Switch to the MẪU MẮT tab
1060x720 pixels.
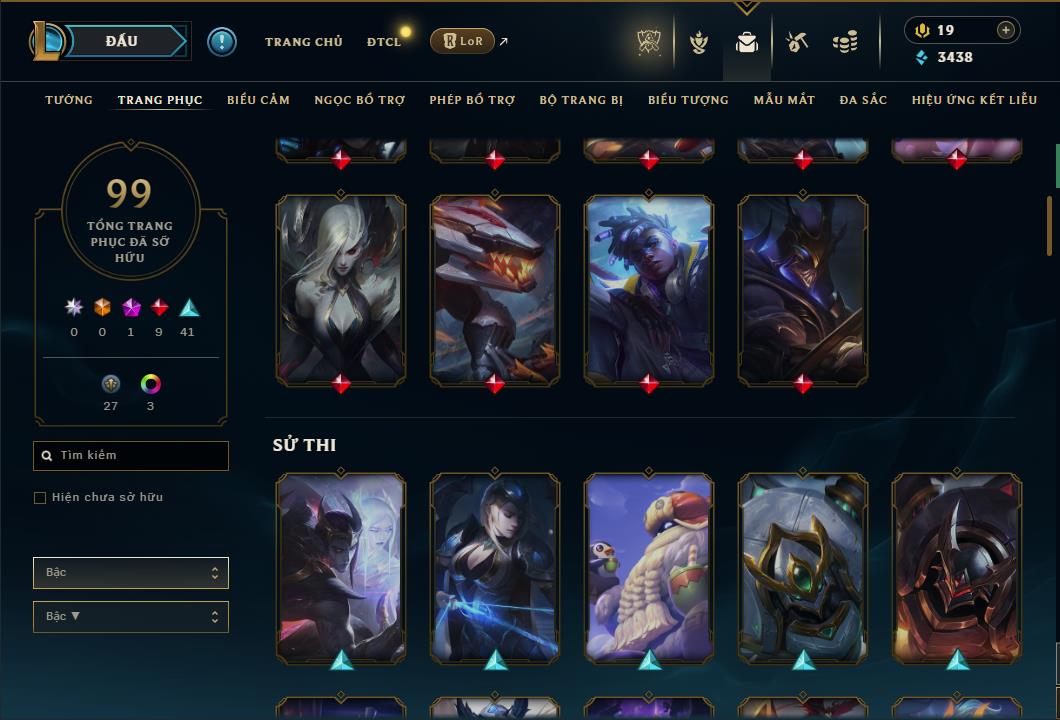pos(784,100)
